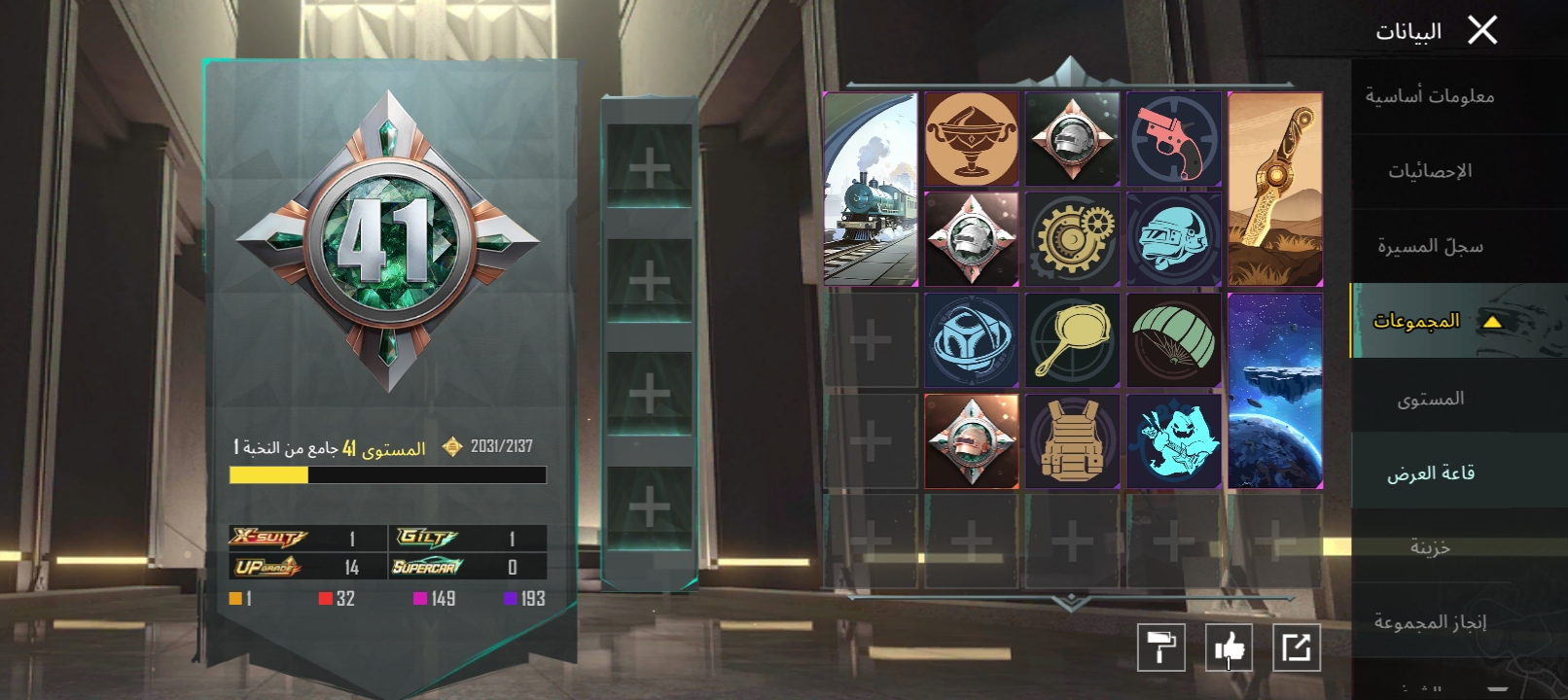Viewport: 1568px width, 700px height.
Task: Select the steam train showcase card
Action: (871, 190)
